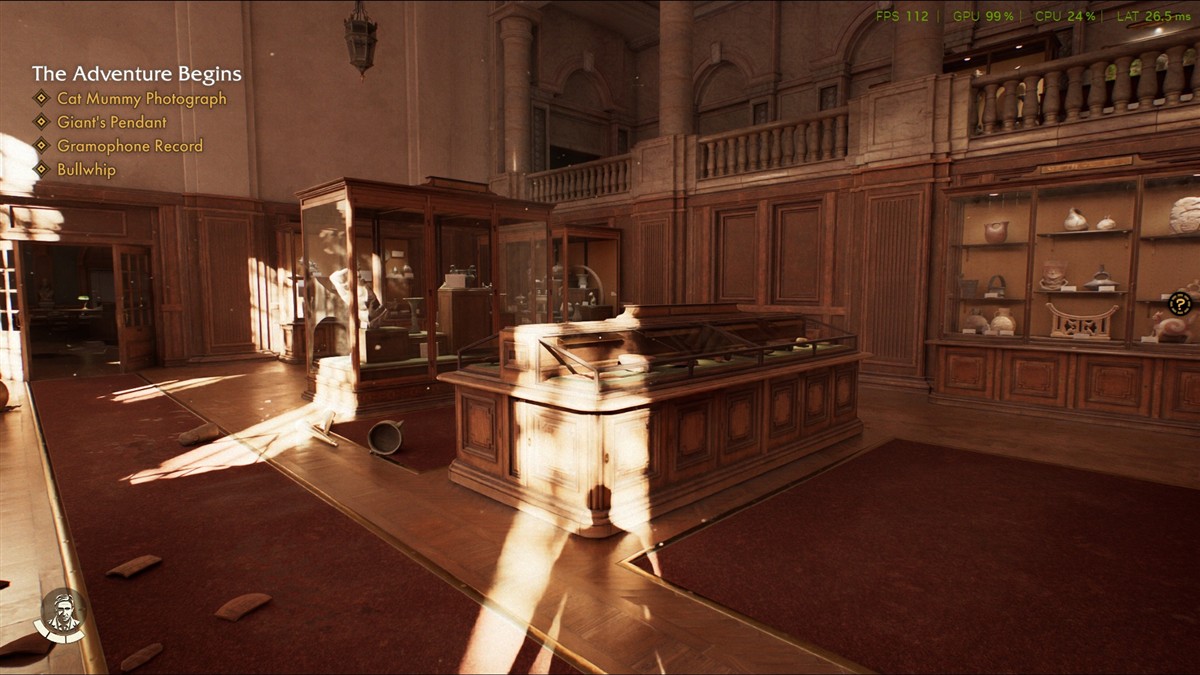The width and height of the screenshot is (1200, 675).
Task: Click the question mark hint marker
Action: point(1180,304)
